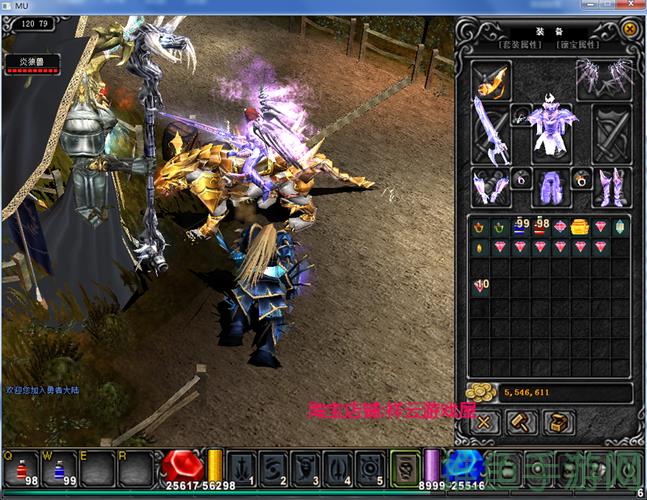Select the green gem inventory item
647x500 pixels.
pyautogui.click(x=620, y=227)
